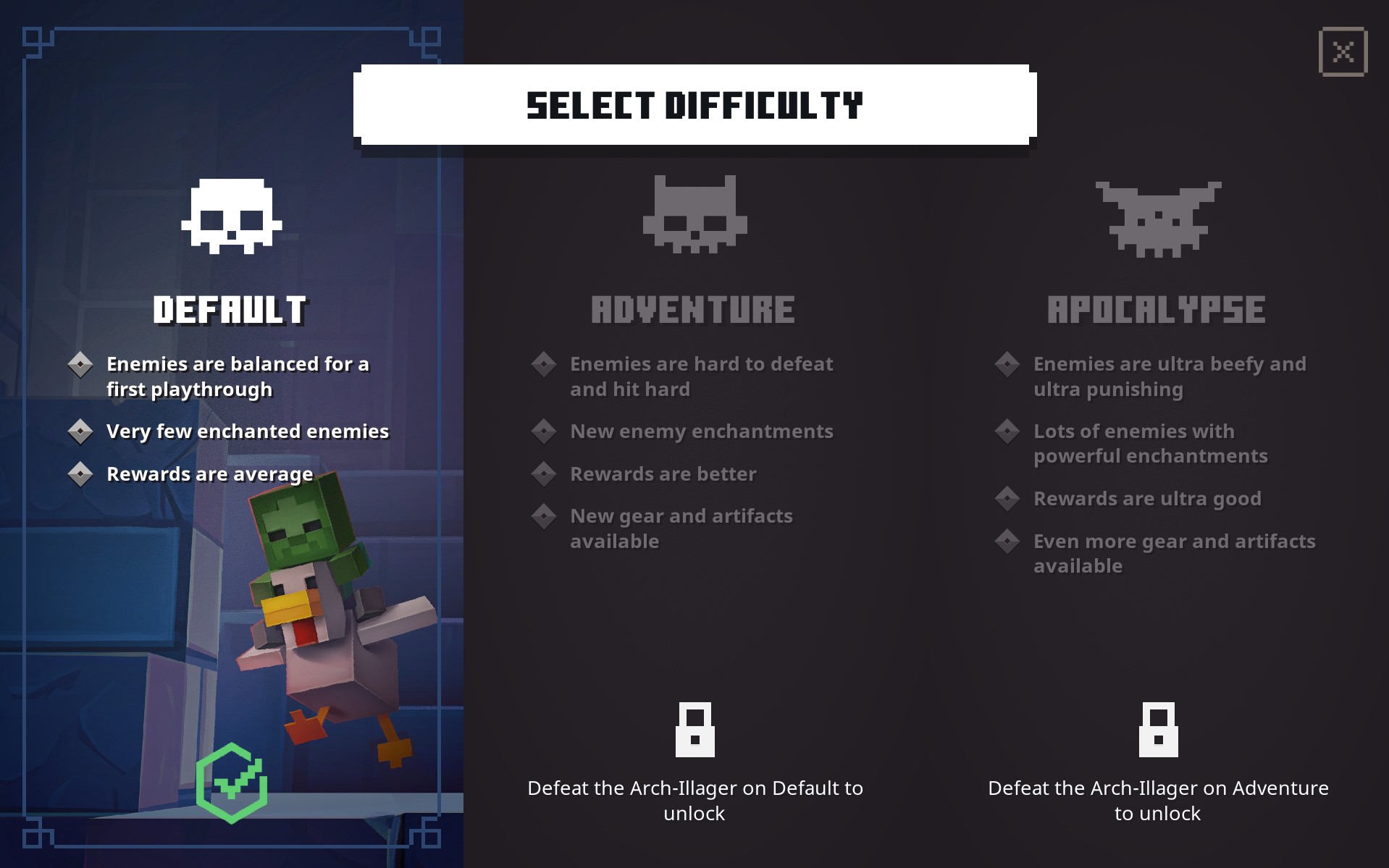Click the lock icon under the Adventure column
This screenshot has height=868, width=1389.
click(x=694, y=731)
